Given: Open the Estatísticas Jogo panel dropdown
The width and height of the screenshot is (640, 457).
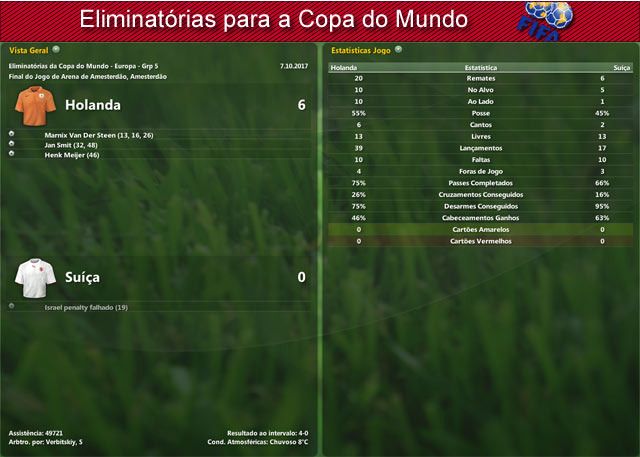Looking at the screenshot, I should click(x=398, y=48).
